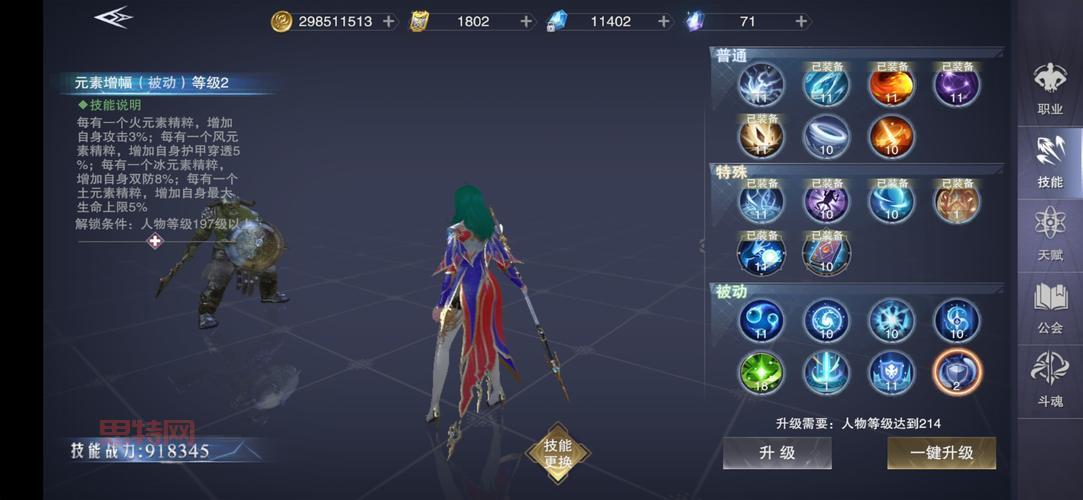
Task: Open the 技能更换 skill swap button
Action: (x=558, y=453)
